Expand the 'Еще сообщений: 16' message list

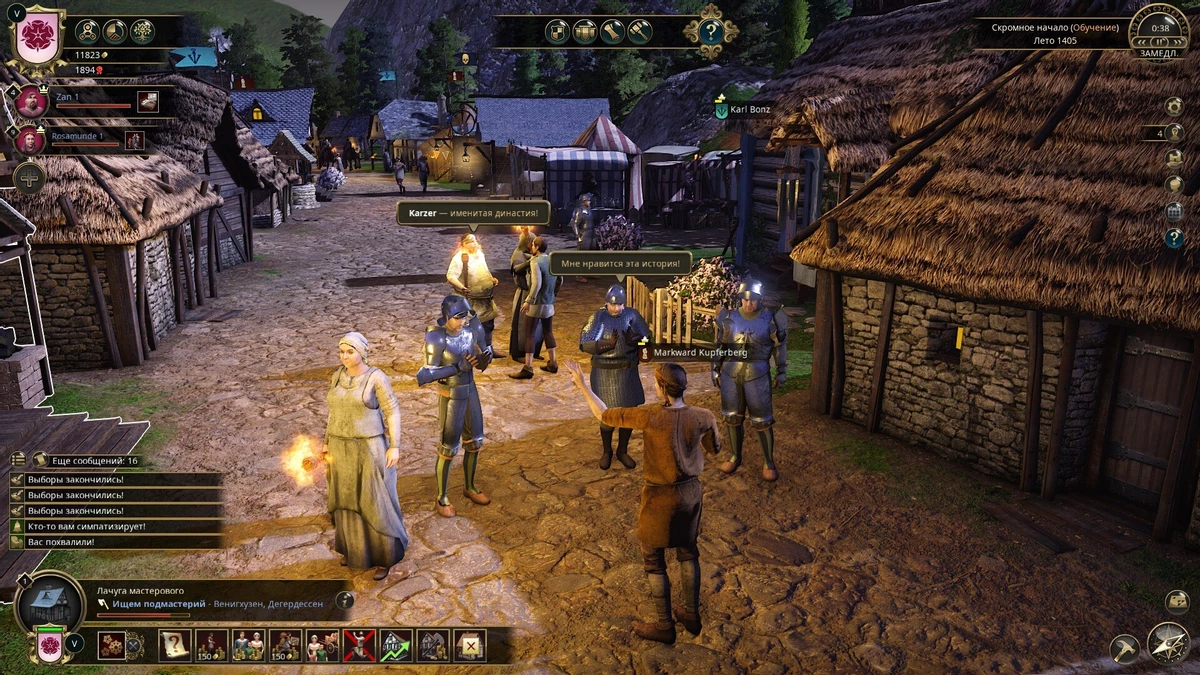(x=88, y=460)
